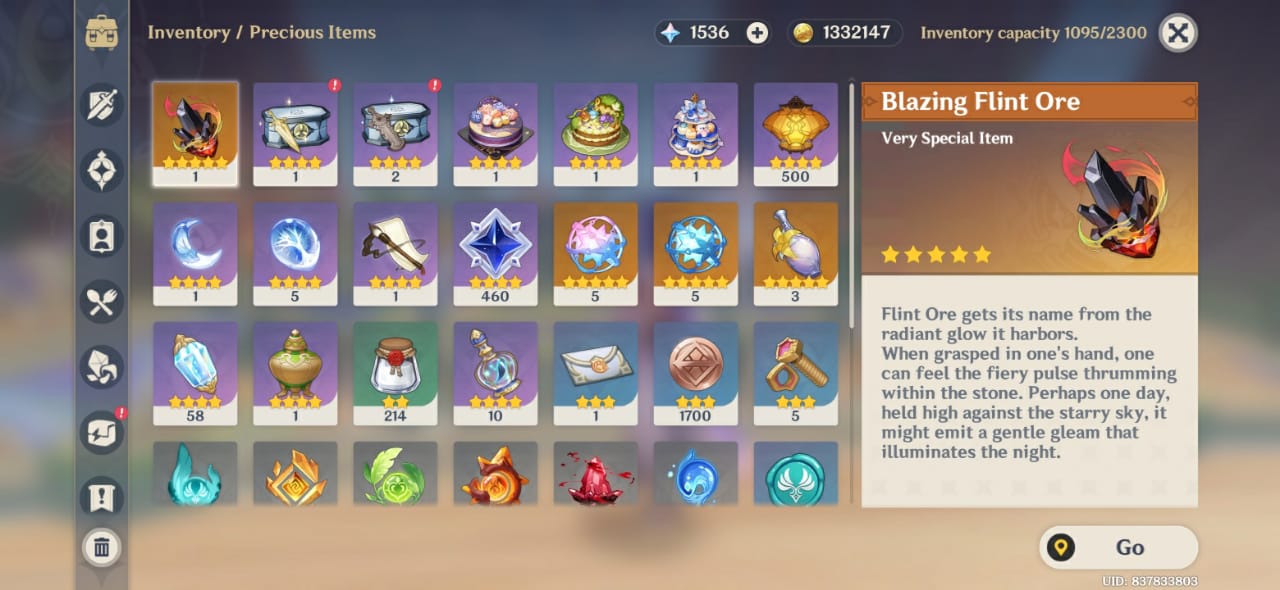Screen dimensions: 1280x590
Task: Choose the golden lantern with 500 count
Action: pos(795,133)
